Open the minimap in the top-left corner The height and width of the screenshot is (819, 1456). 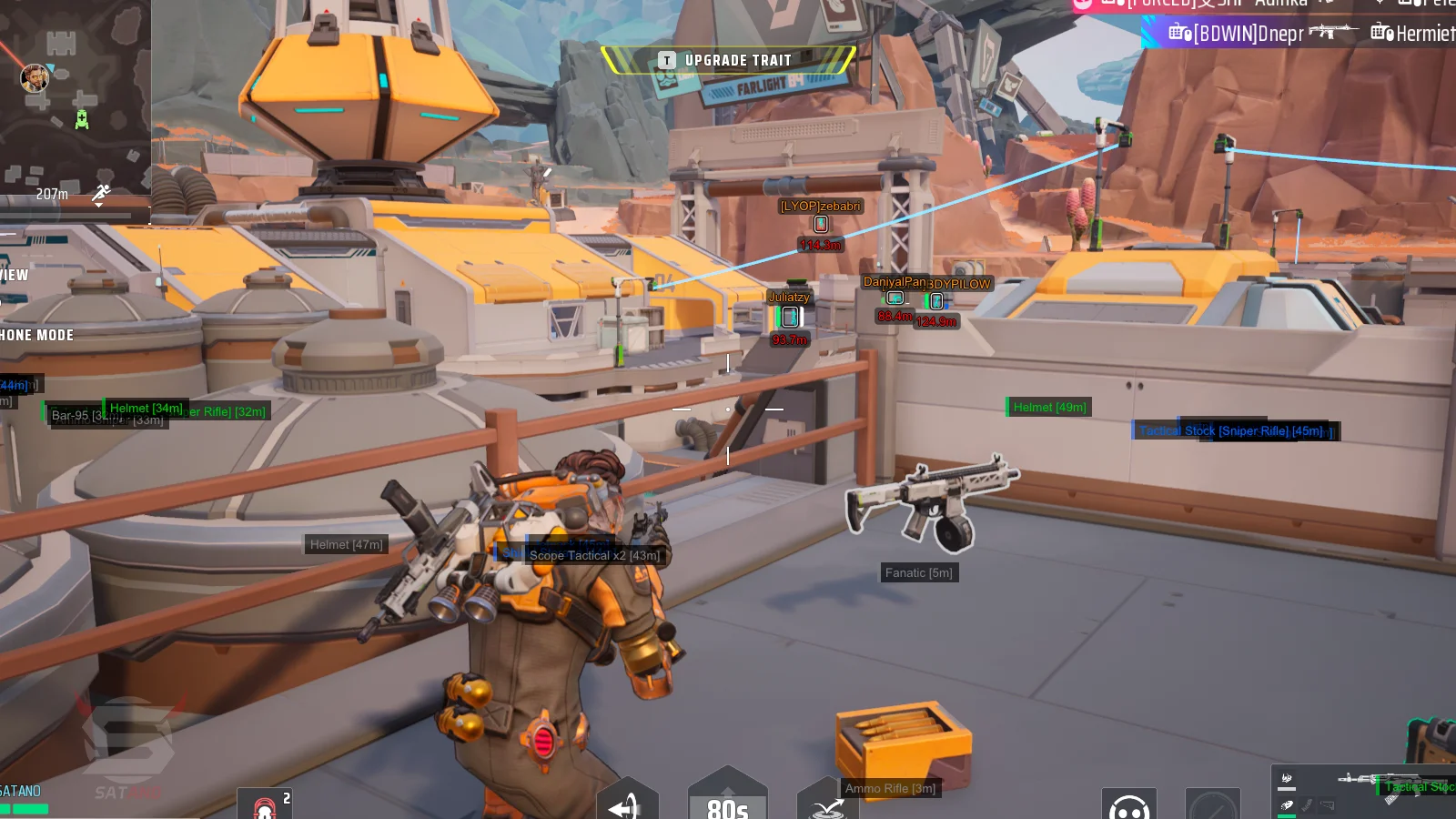click(x=75, y=96)
